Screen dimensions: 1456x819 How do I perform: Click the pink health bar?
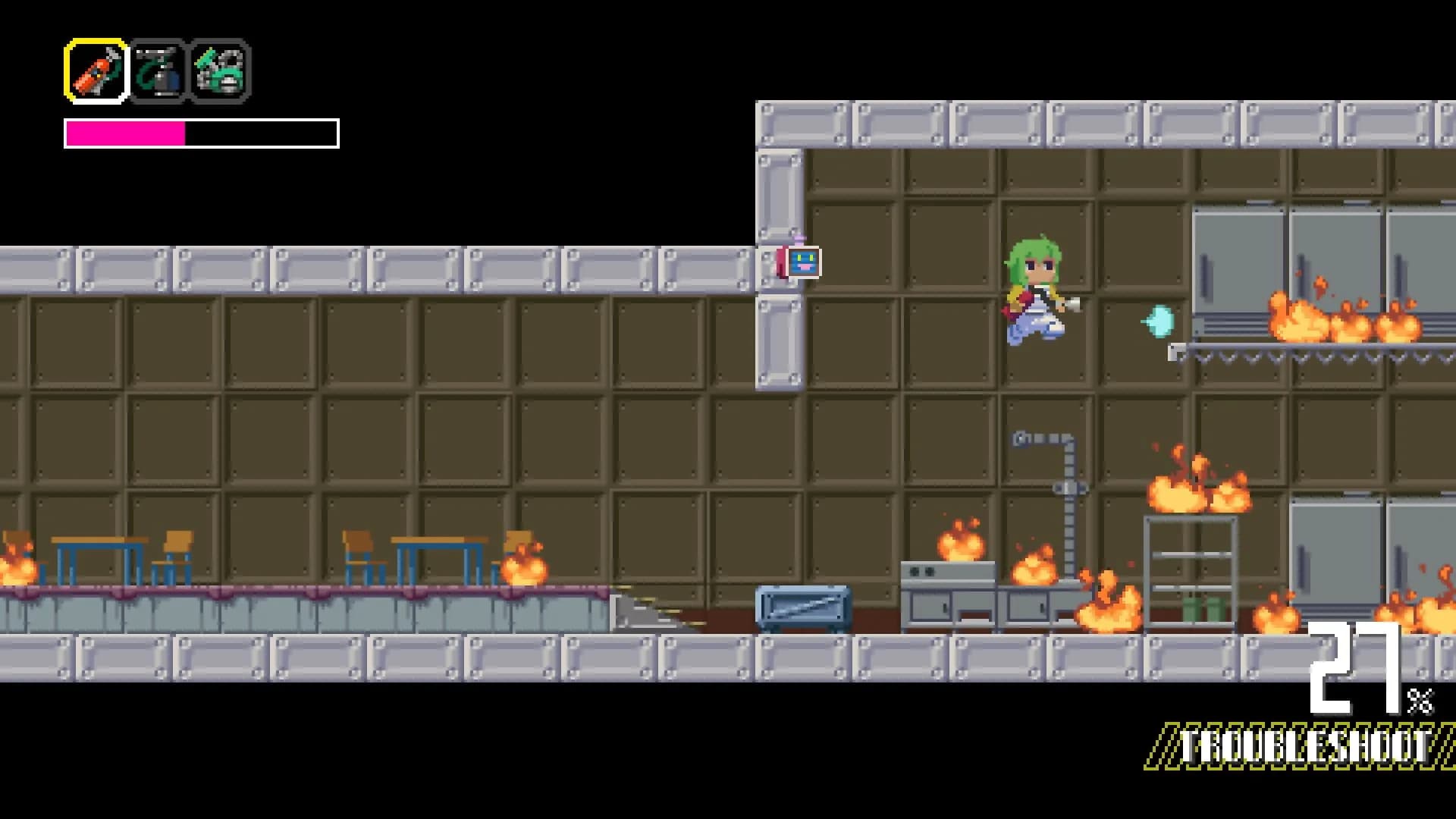pyautogui.click(x=125, y=133)
